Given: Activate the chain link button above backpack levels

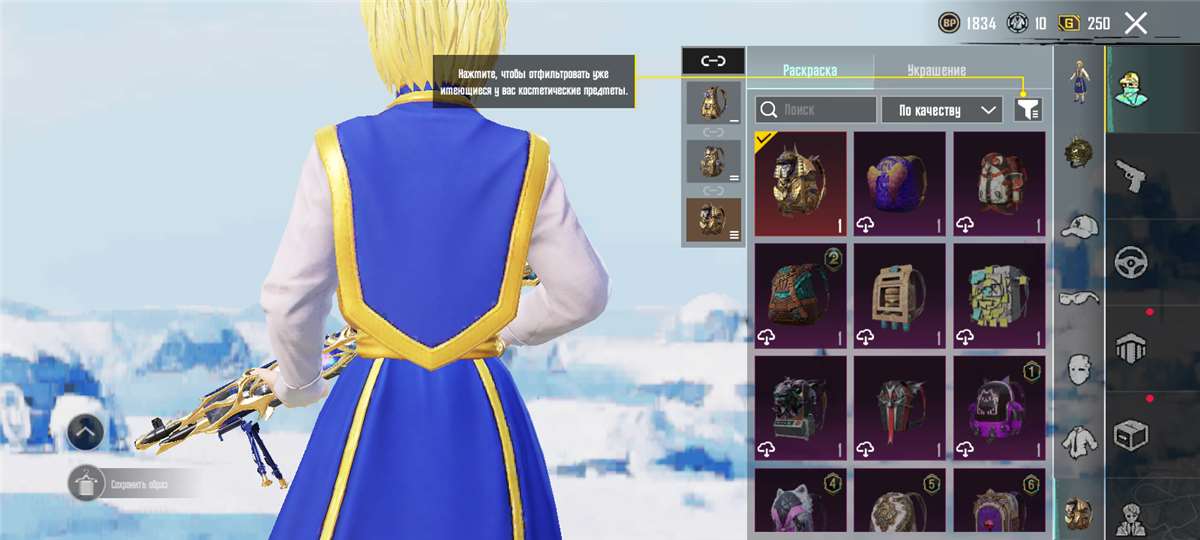Looking at the screenshot, I should (713, 61).
